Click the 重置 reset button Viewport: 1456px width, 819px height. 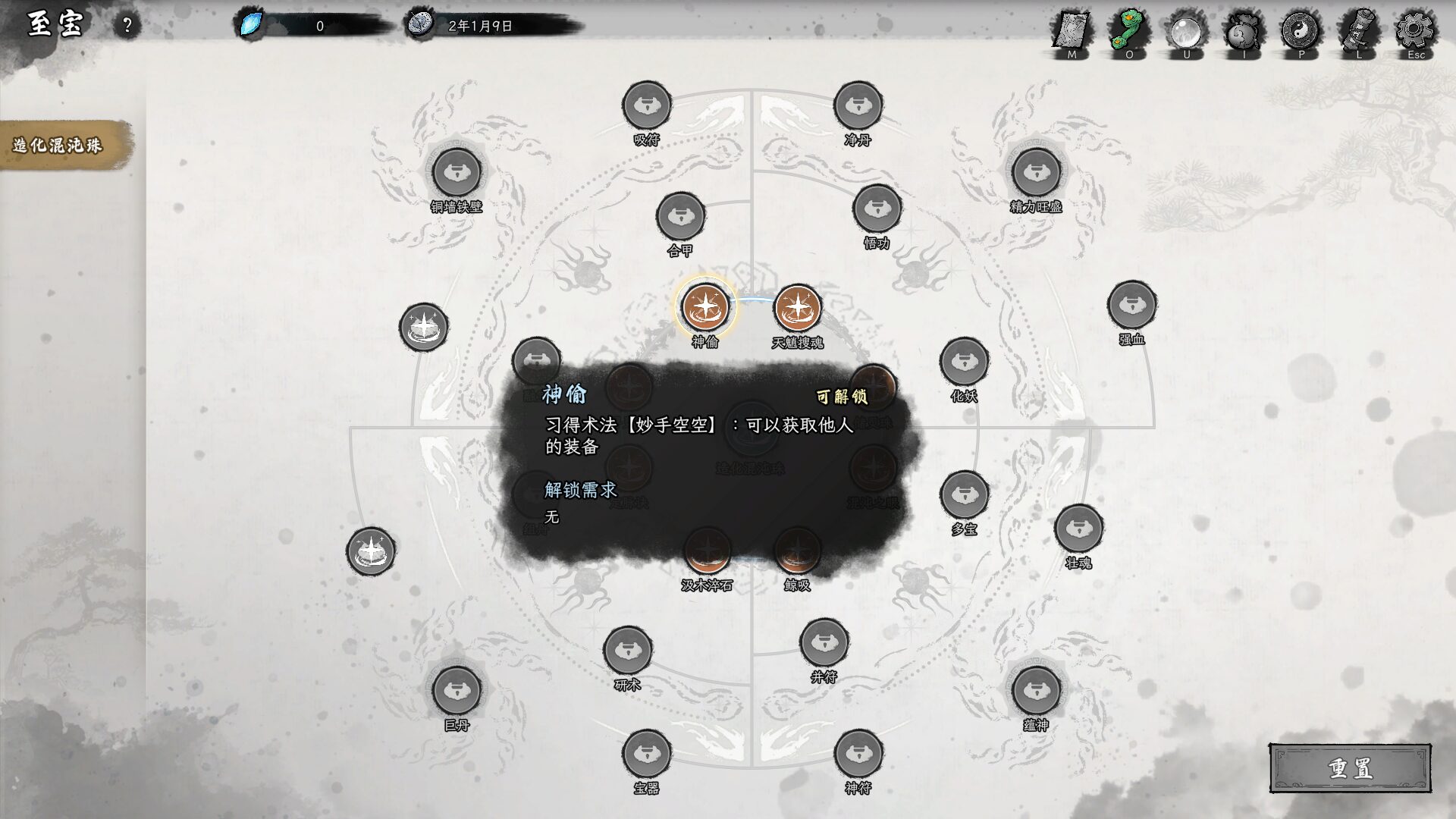[1350, 768]
